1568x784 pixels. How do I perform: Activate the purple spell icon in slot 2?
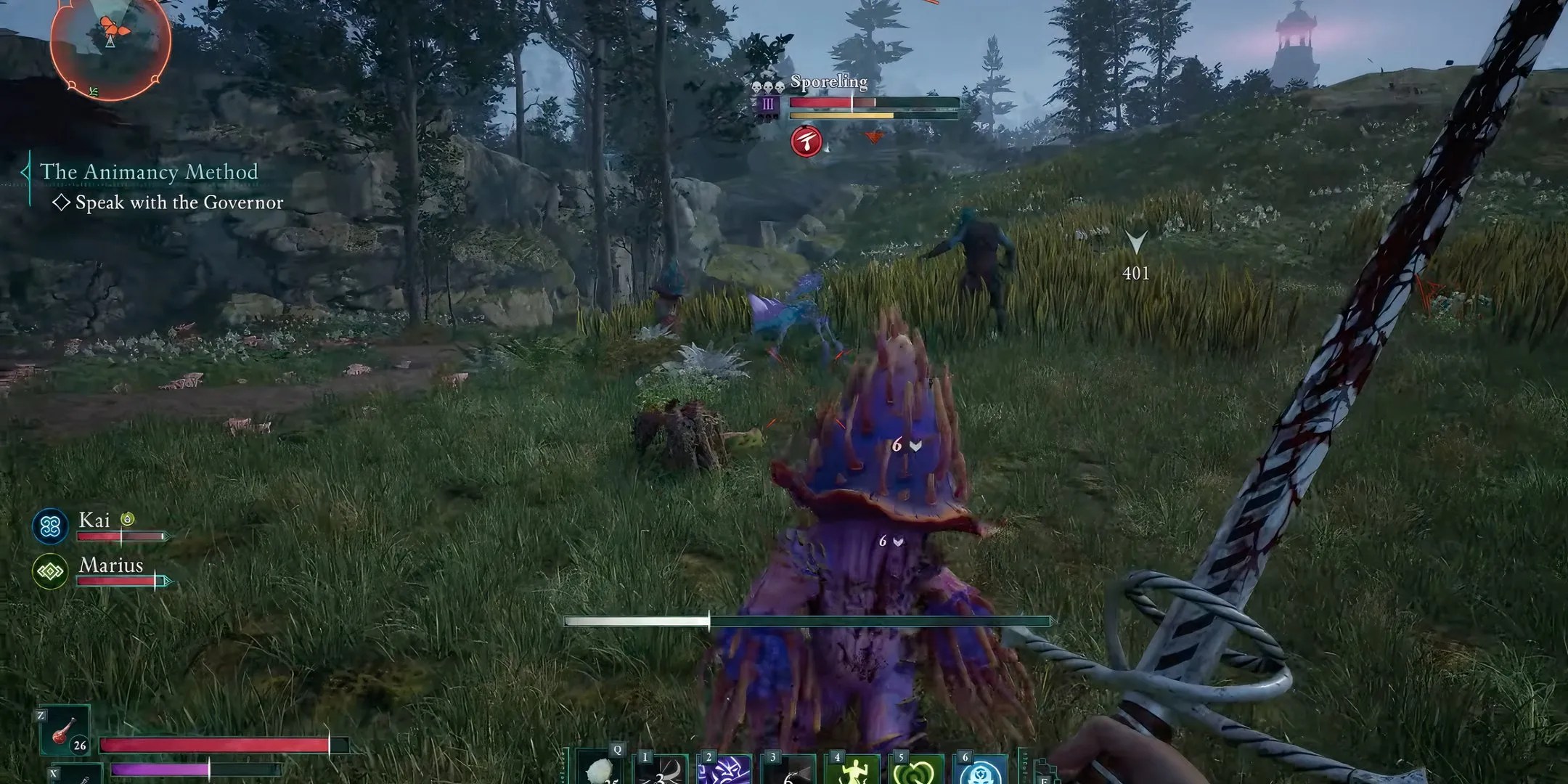click(x=728, y=772)
